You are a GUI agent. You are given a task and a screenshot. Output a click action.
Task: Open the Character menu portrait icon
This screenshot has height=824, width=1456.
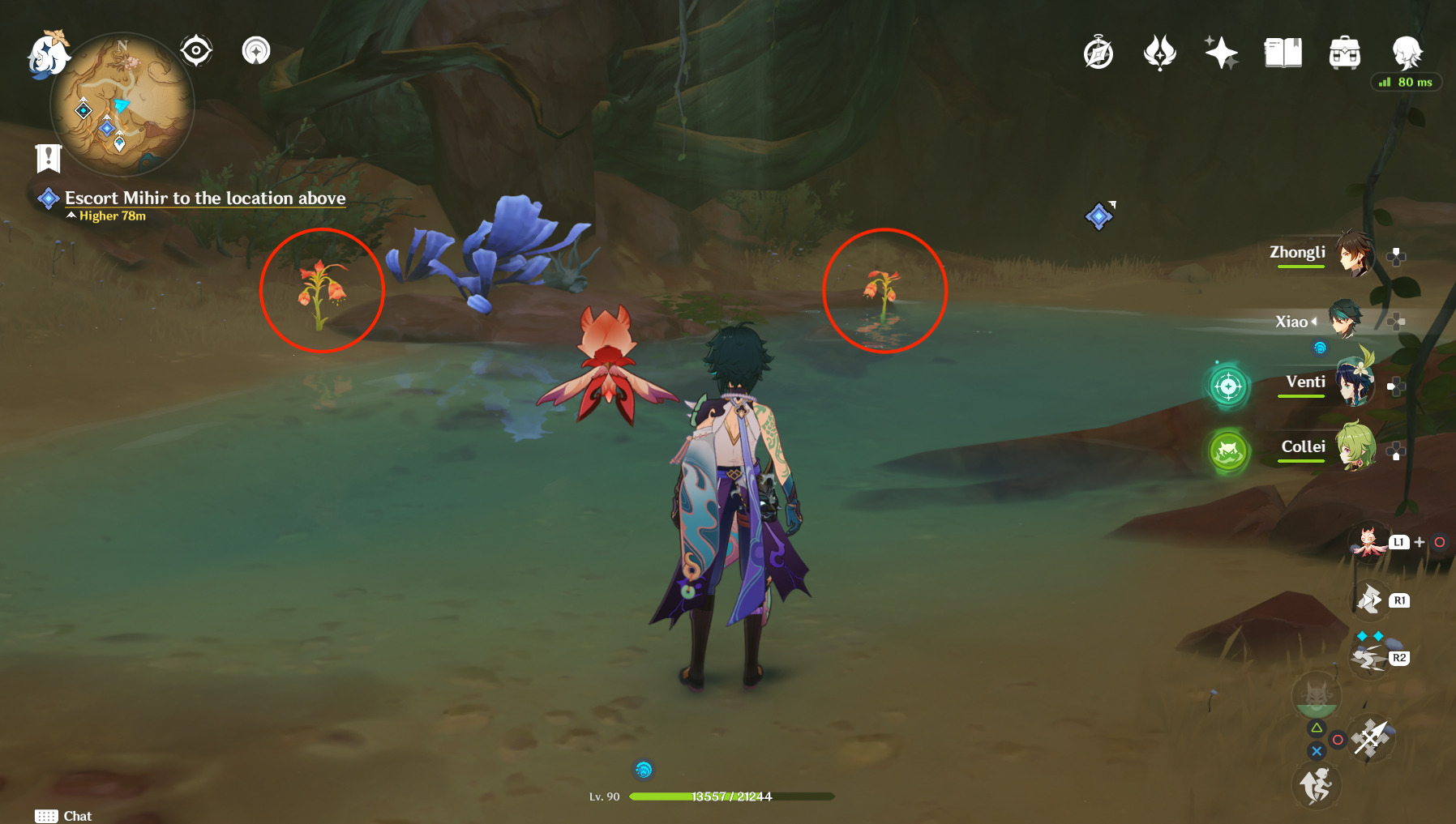[1407, 52]
